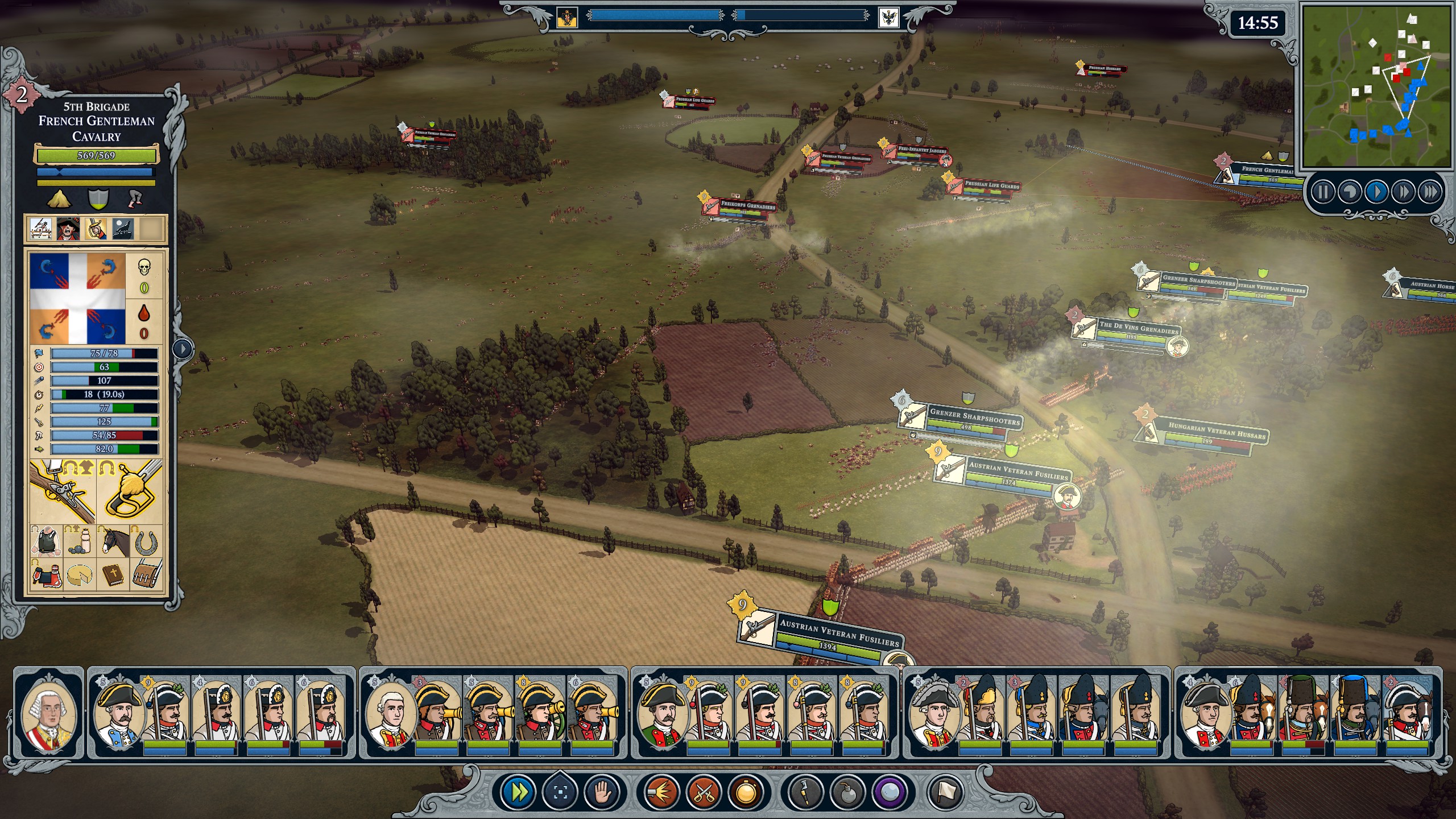Collapse the unit details panel arrow
The image size is (1456, 819).
[183, 348]
